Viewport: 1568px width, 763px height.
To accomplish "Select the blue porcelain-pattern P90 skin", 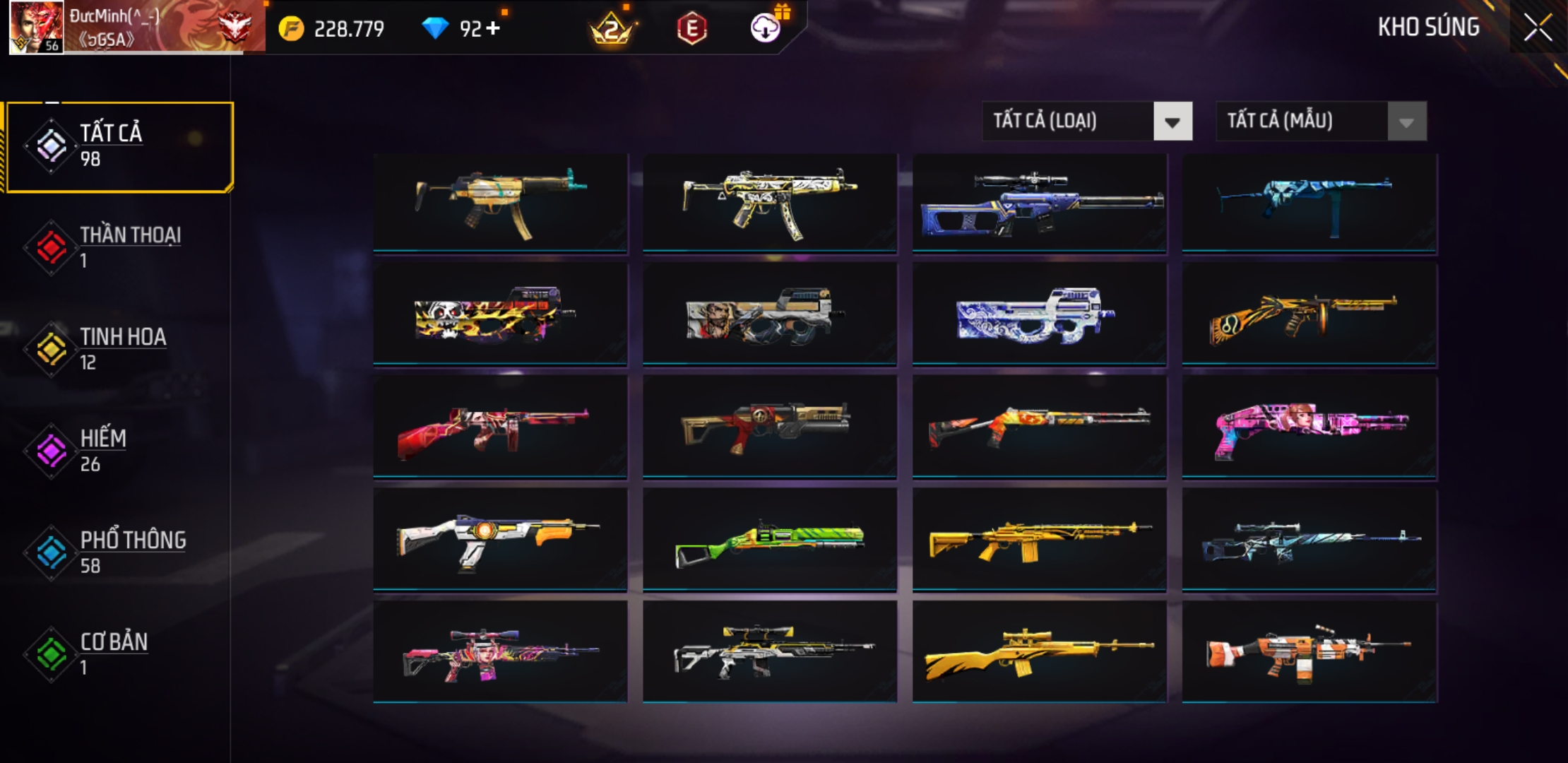I will coord(1039,314).
